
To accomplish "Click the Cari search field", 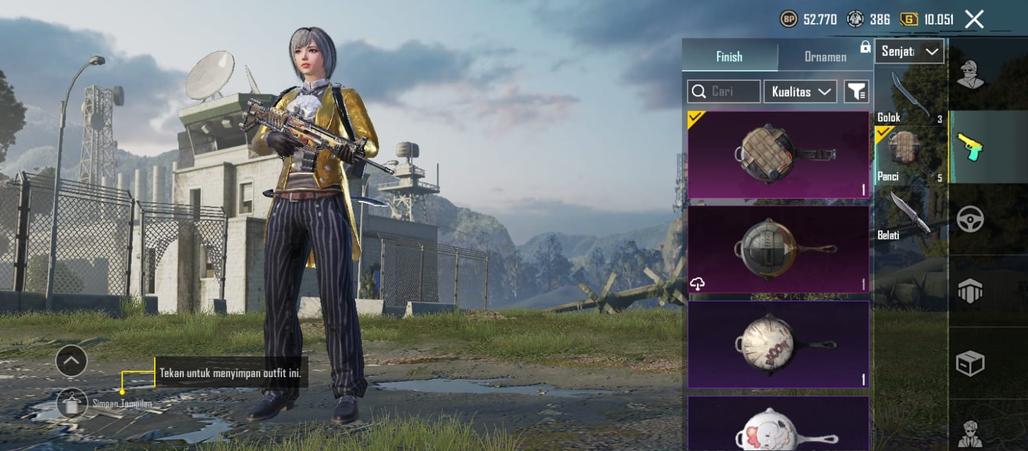I will coord(724,91).
